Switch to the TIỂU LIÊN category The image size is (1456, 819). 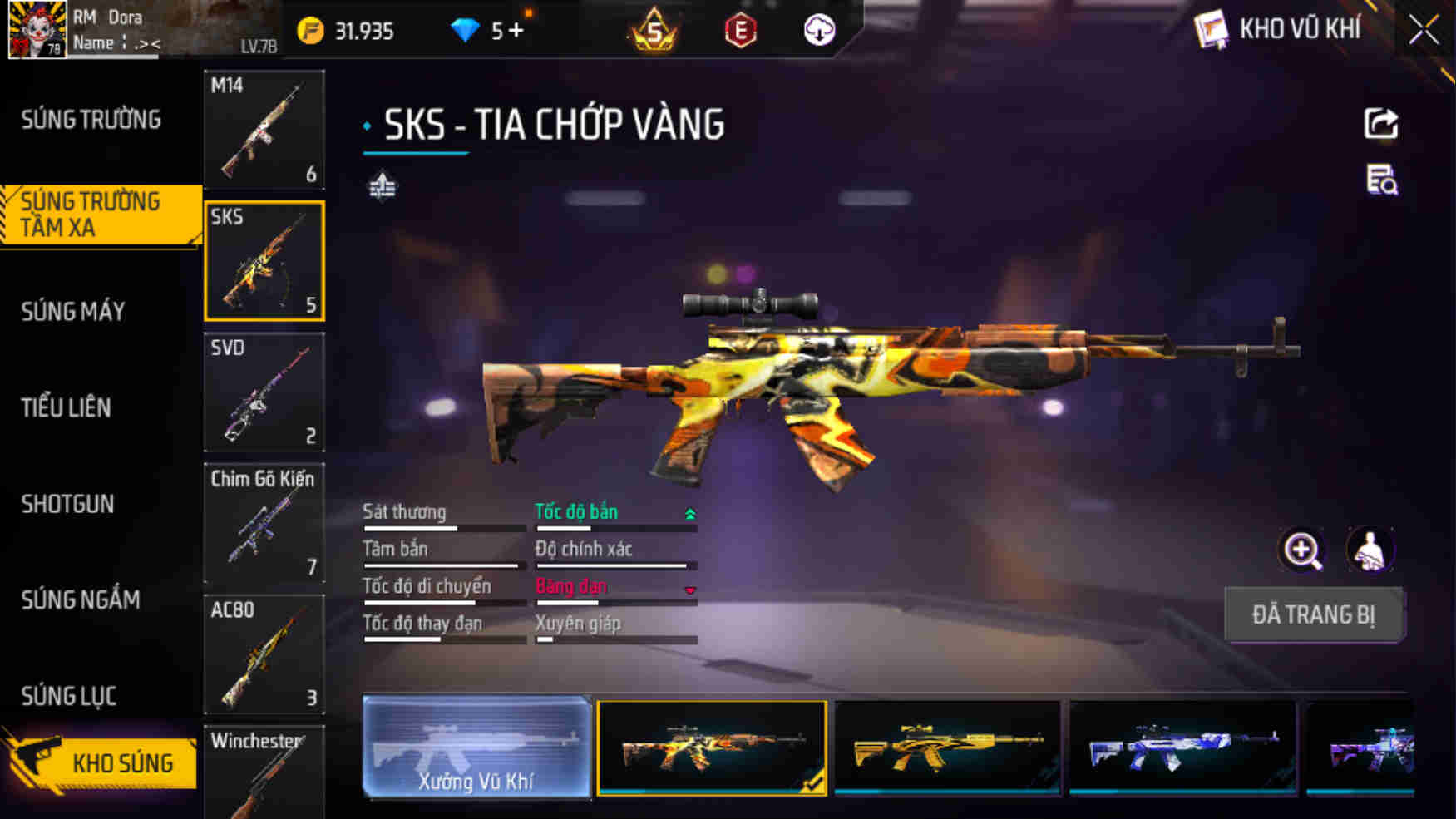pos(67,407)
